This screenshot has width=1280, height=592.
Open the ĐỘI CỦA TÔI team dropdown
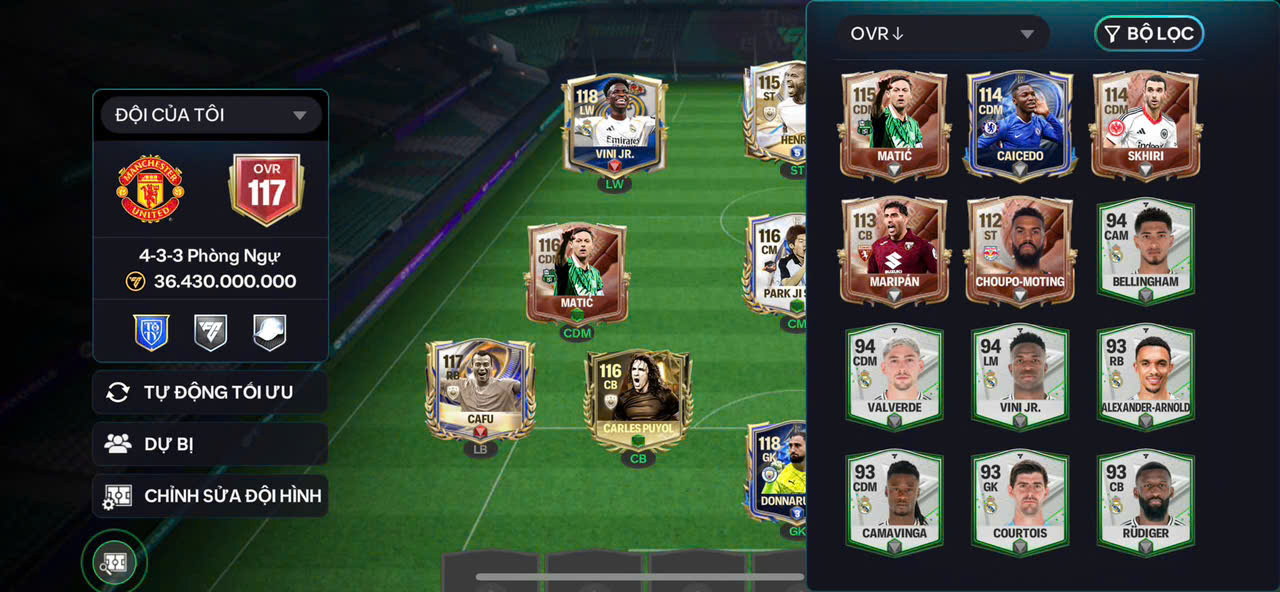point(211,115)
